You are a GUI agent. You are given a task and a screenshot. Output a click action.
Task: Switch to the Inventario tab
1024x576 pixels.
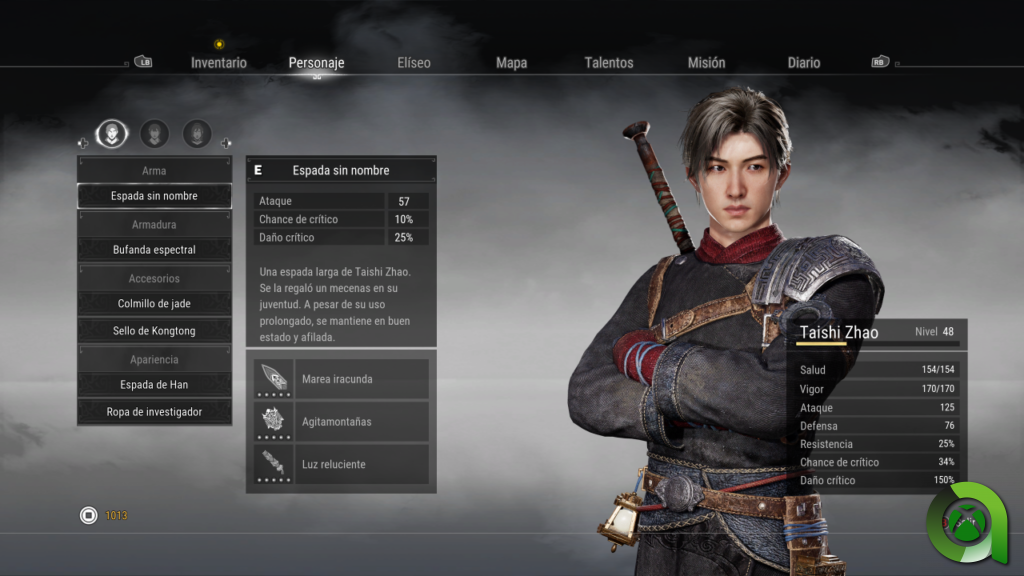pyautogui.click(x=219, y=63)
